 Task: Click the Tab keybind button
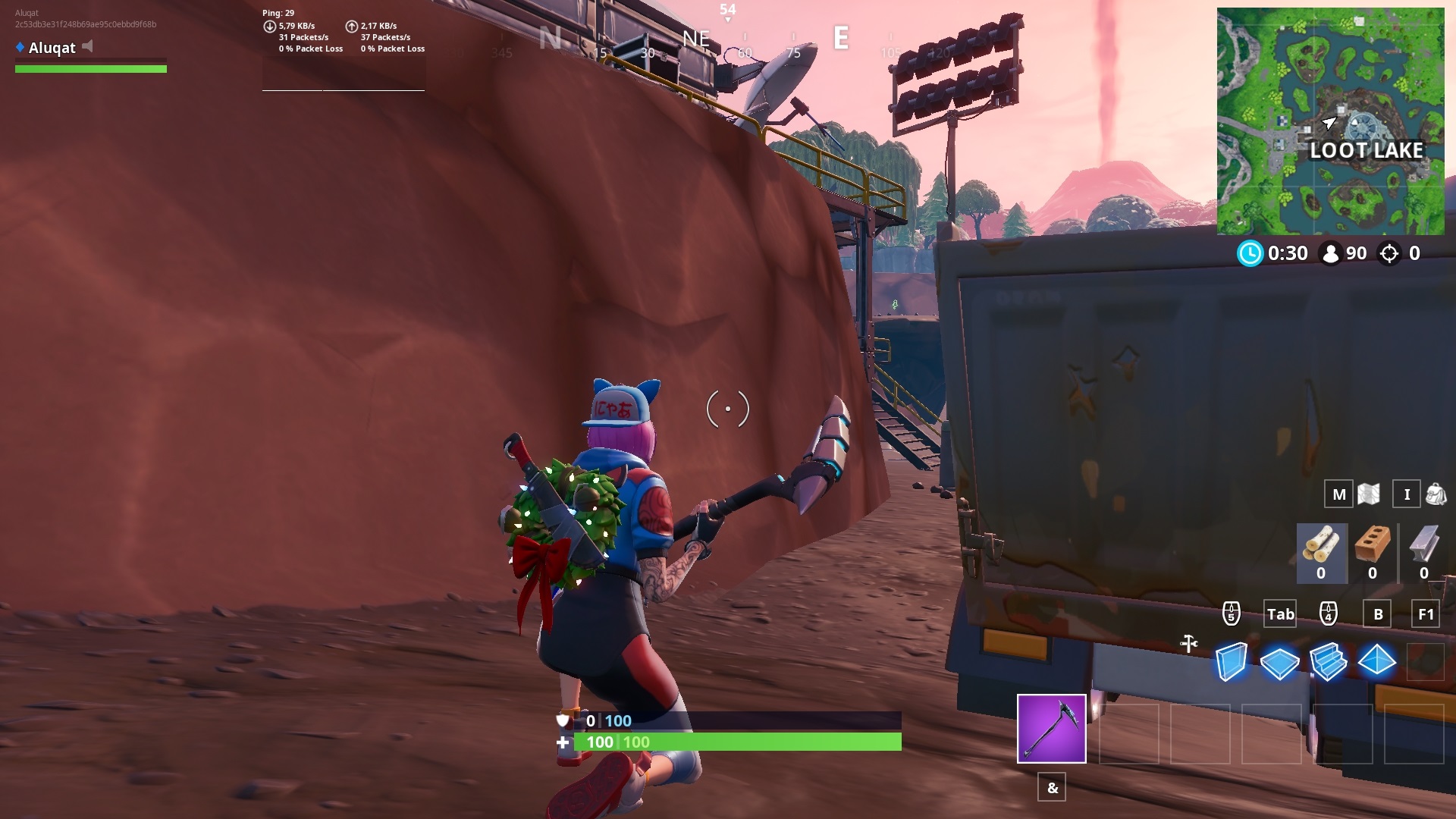point(1280,614)
